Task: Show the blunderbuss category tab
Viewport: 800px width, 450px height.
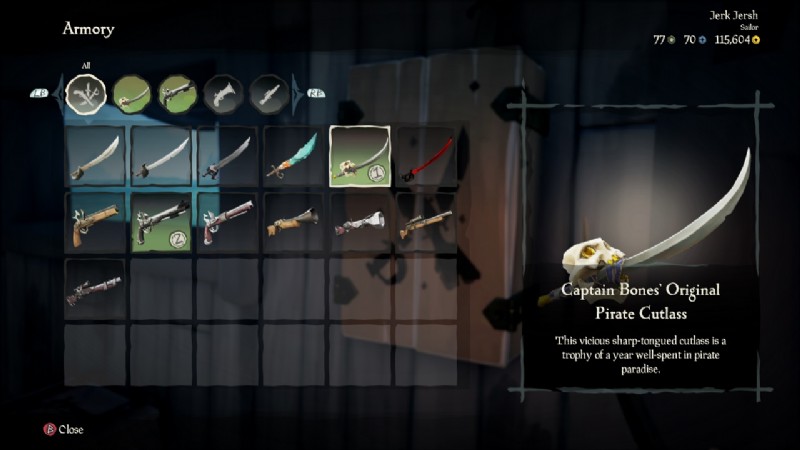Action: click(223, 94)
